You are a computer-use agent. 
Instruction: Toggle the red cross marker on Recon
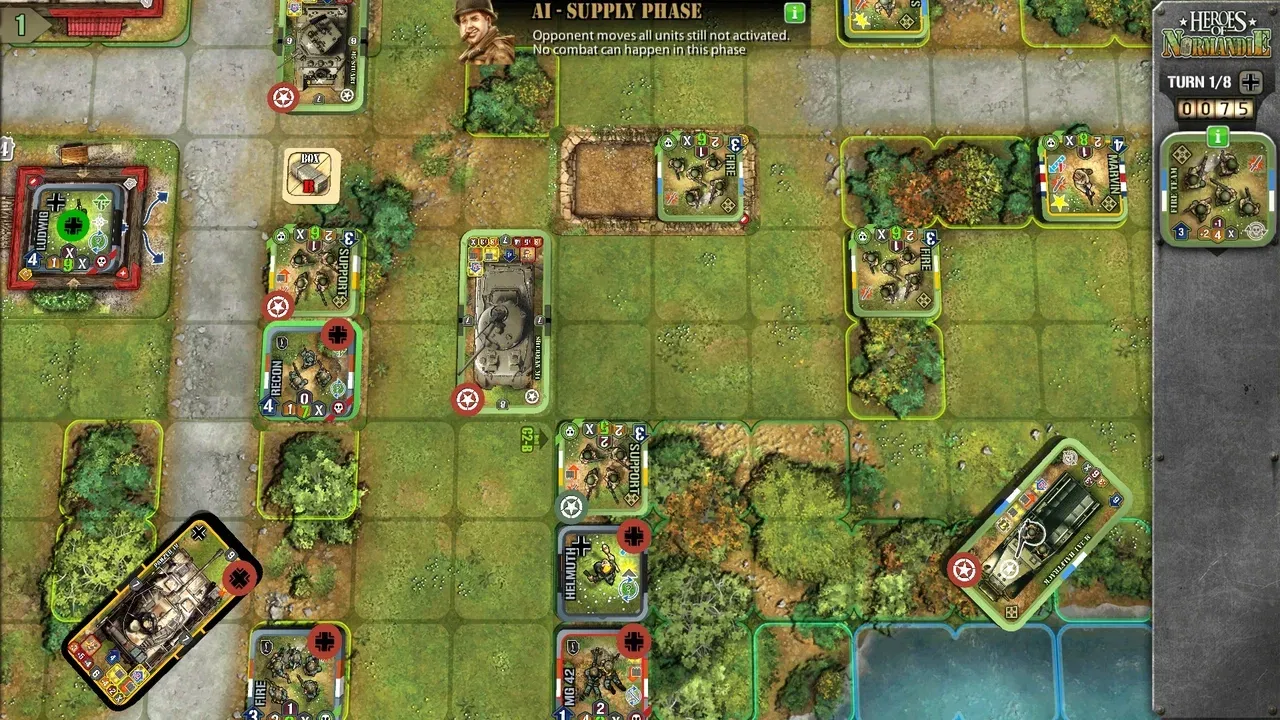pos(336,336)
